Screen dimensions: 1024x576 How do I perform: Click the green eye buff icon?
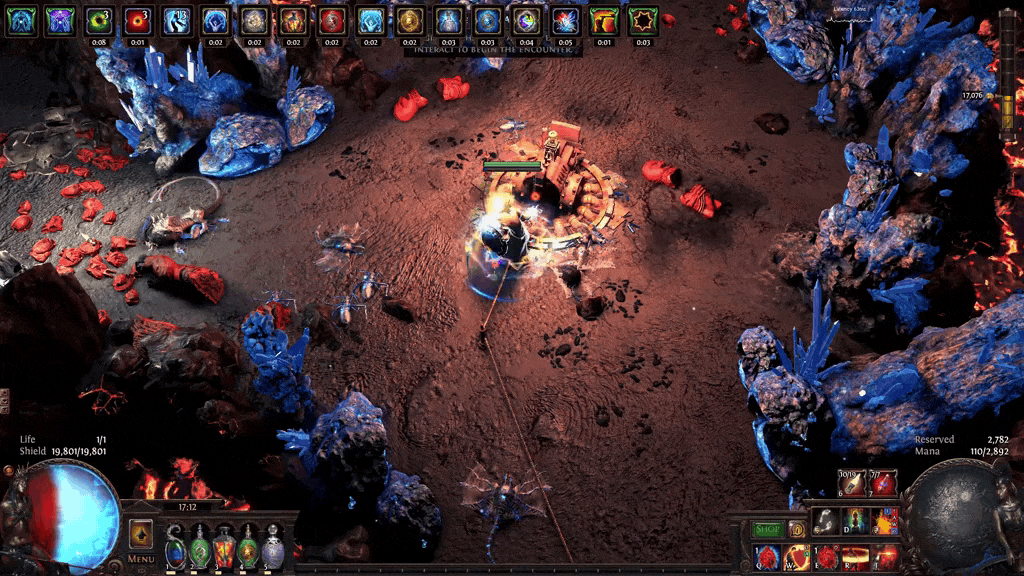[99, 21]
